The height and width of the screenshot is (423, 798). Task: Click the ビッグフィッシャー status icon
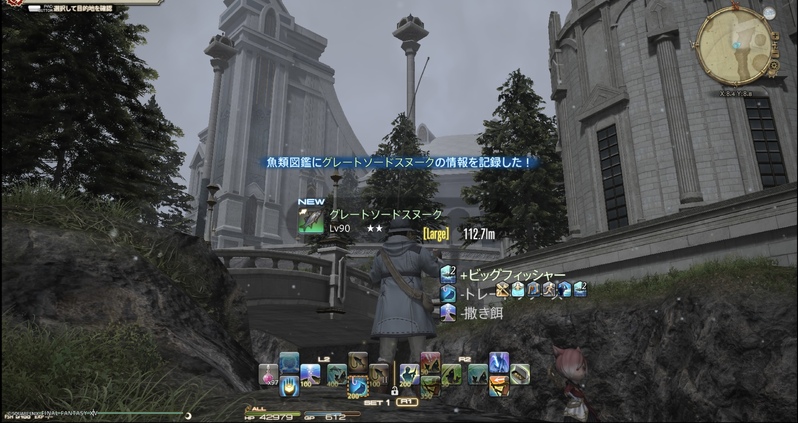click(x=448, y=274)
